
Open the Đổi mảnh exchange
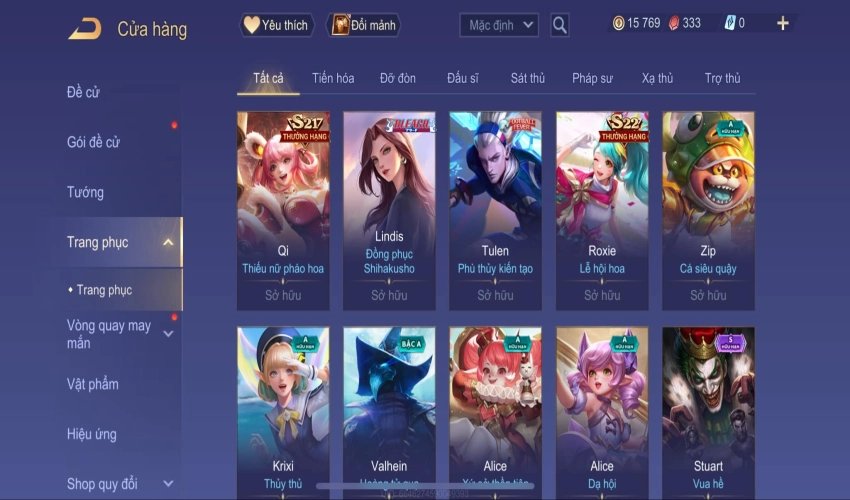363,25
